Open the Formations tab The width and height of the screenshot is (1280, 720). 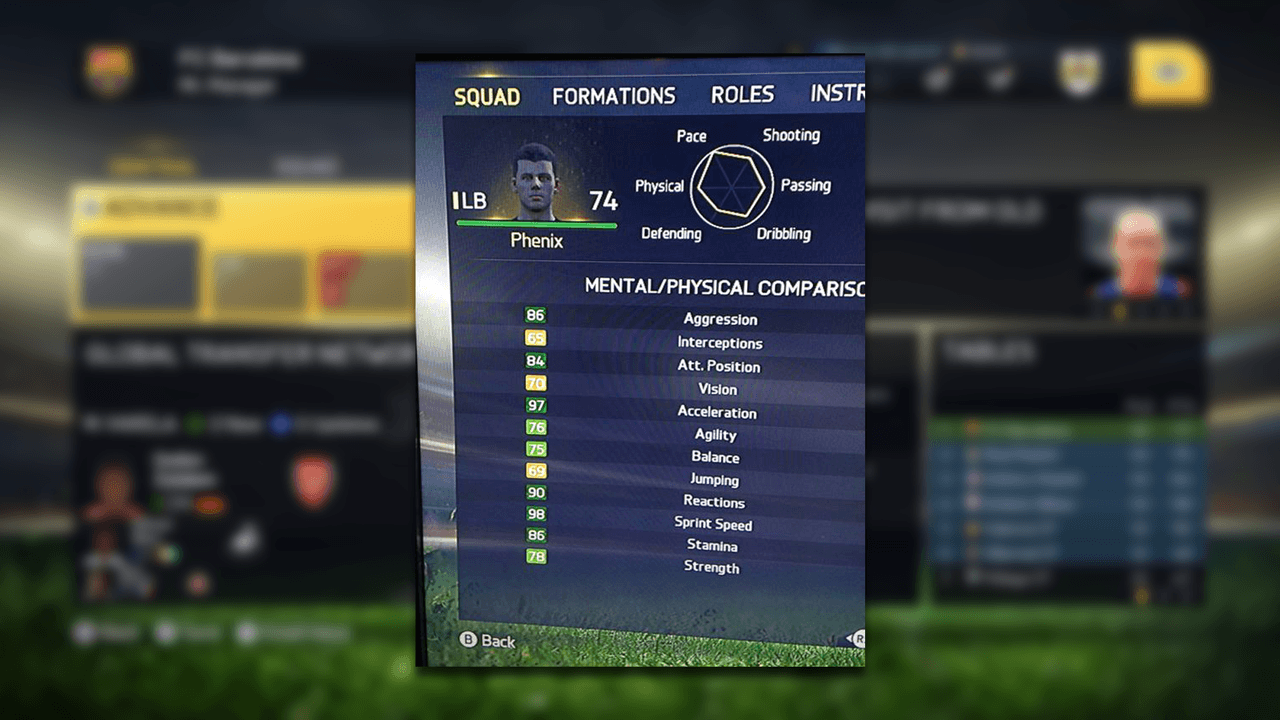613,96
